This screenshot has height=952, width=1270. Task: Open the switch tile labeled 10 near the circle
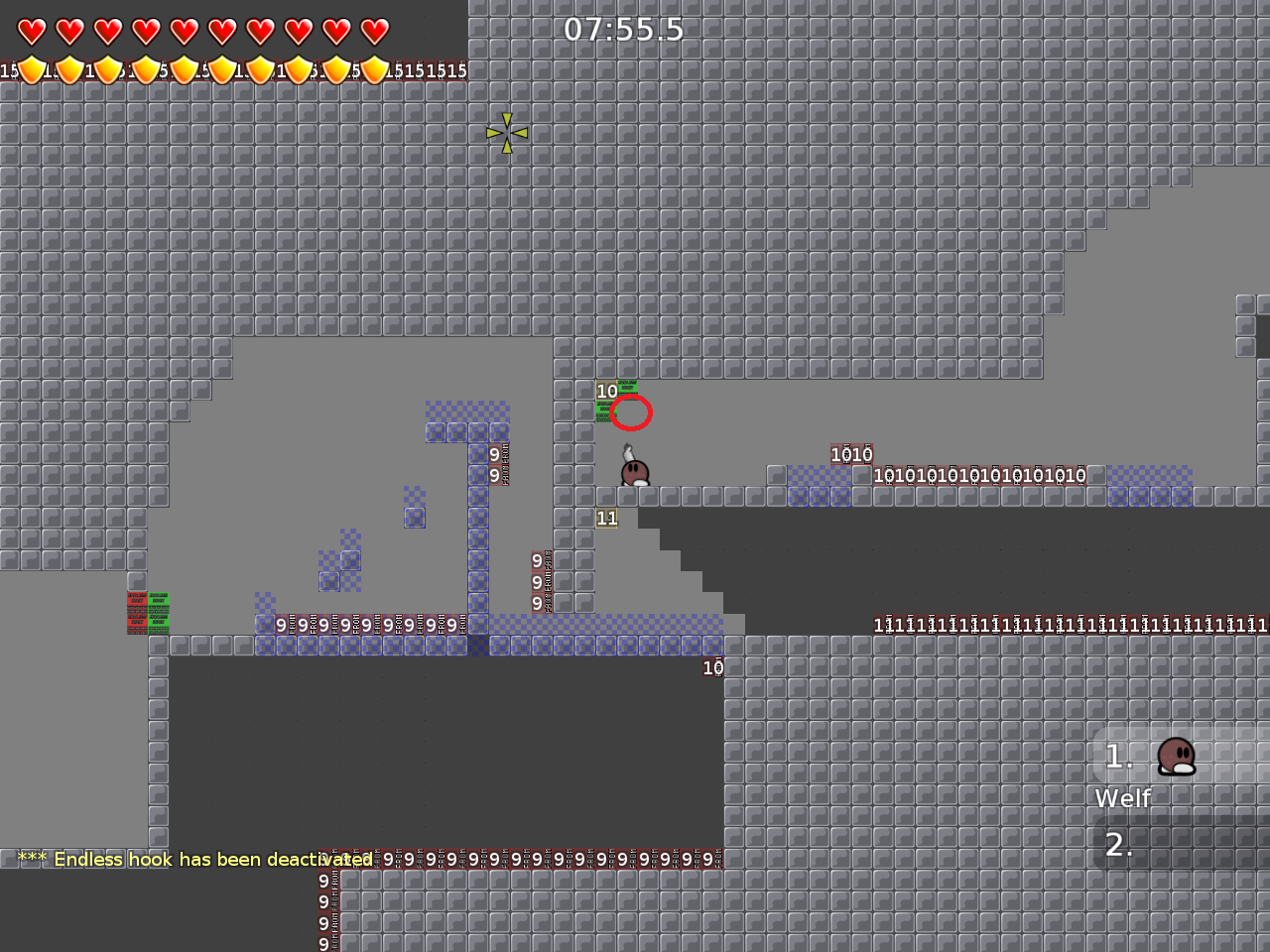606,392
